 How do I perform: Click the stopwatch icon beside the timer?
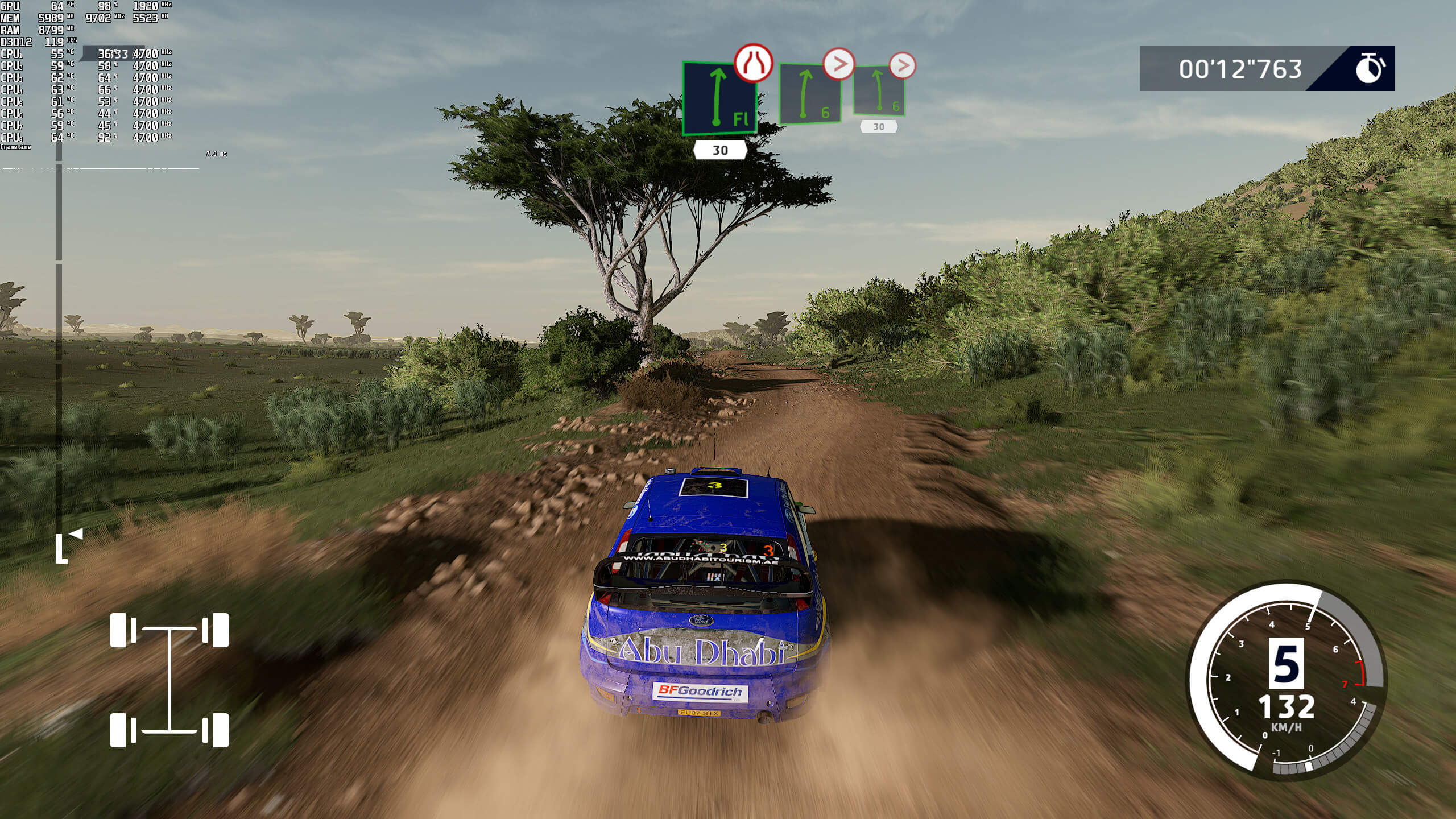click(1370, 69)
